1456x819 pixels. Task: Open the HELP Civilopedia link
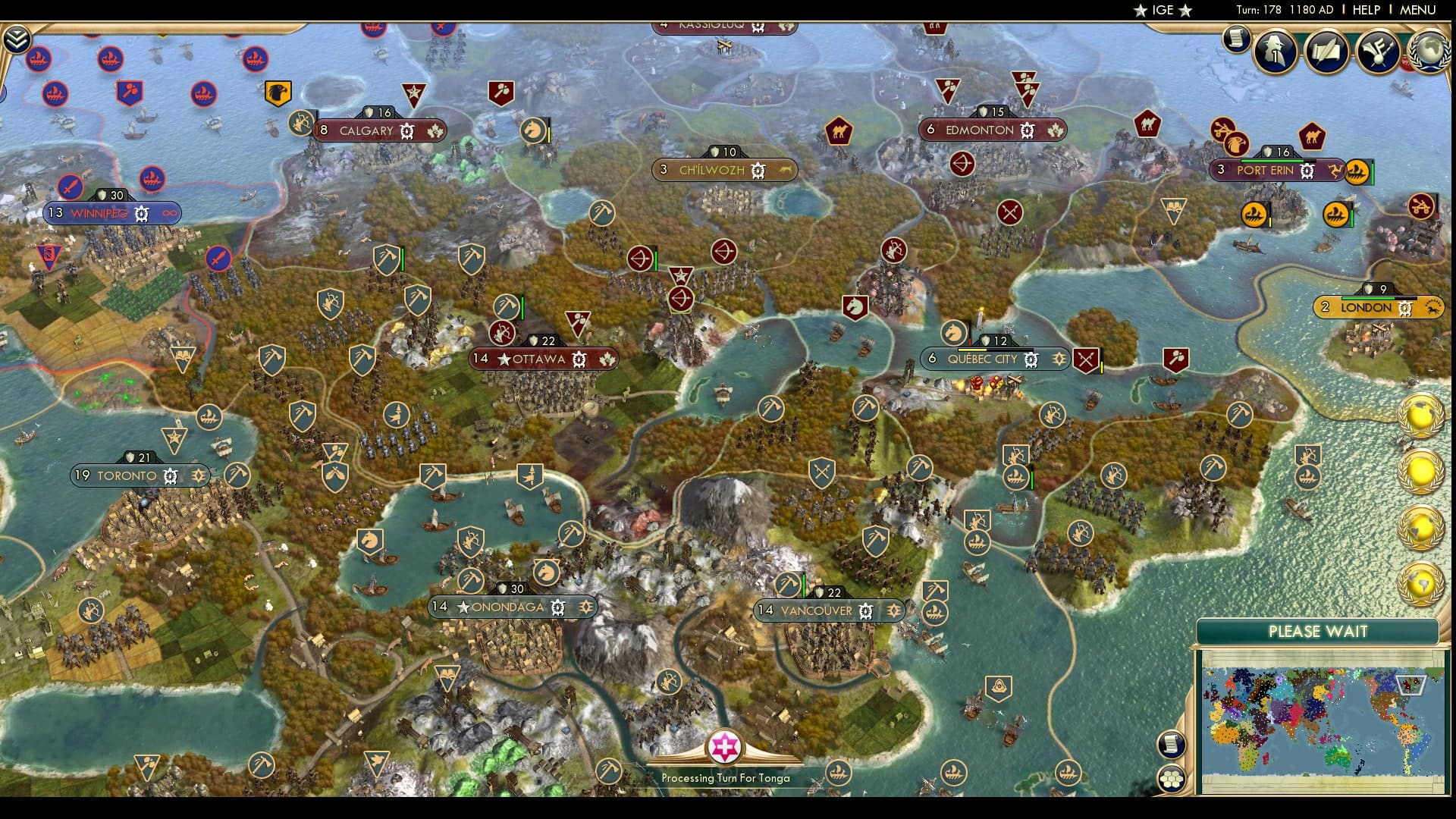(1366, 10)
